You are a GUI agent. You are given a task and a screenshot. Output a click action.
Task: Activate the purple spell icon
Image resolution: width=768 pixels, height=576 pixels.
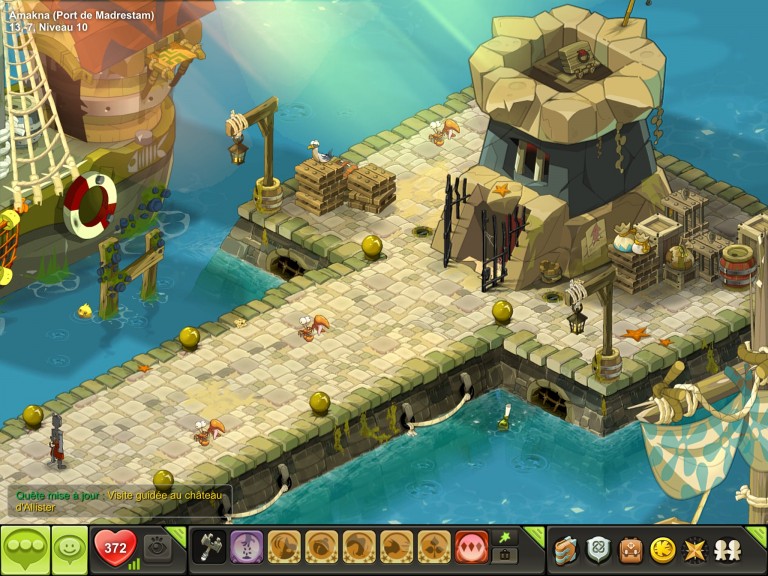[x=246, y=548]
